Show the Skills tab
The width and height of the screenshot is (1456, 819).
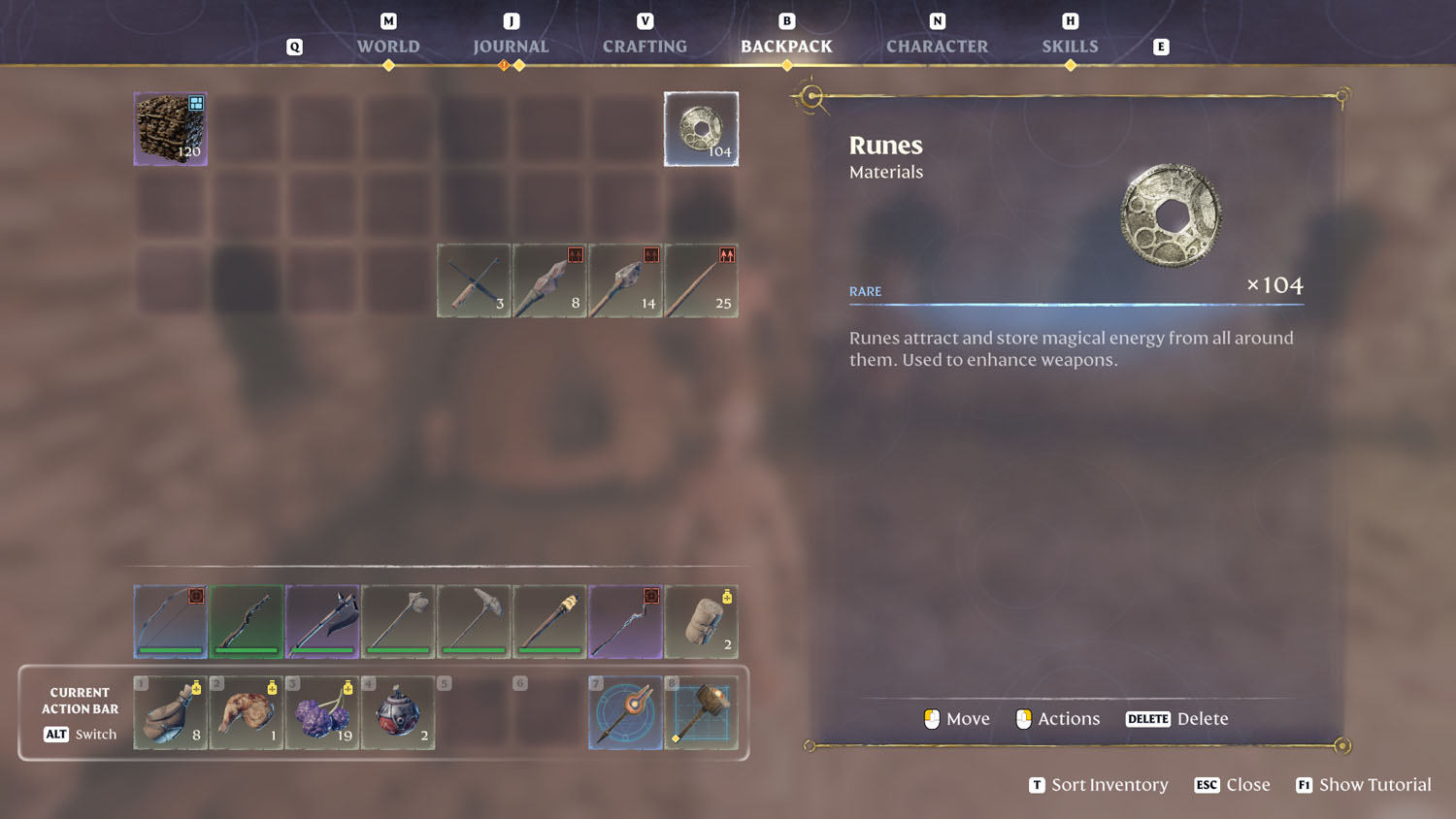coord(1070,46)
